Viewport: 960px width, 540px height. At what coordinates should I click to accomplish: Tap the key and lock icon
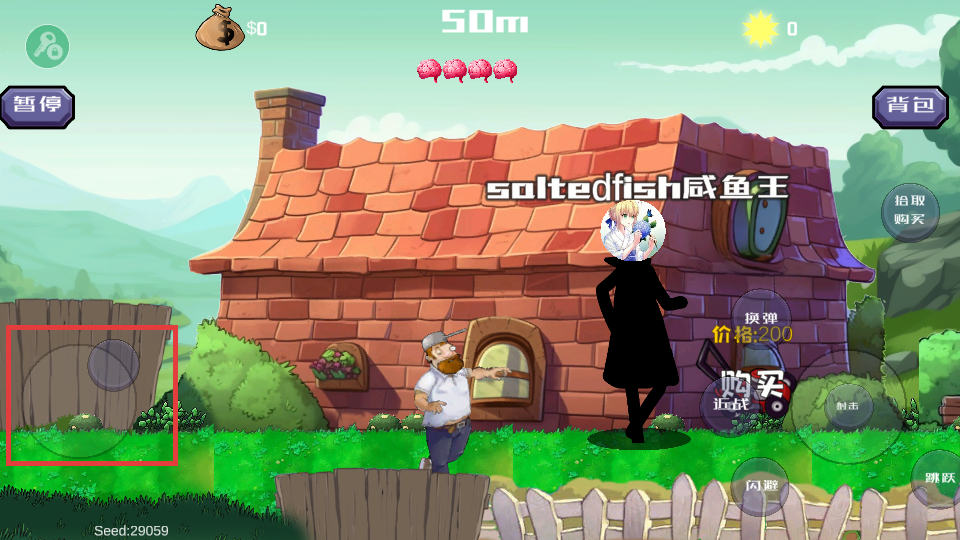coord(47,46)
